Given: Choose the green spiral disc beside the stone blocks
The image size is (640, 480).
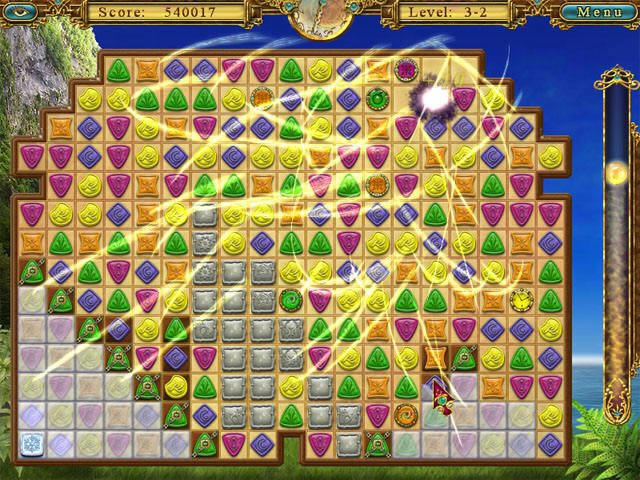Looking at the screenshot, I should pyautogui.click(x=291, y=300).
